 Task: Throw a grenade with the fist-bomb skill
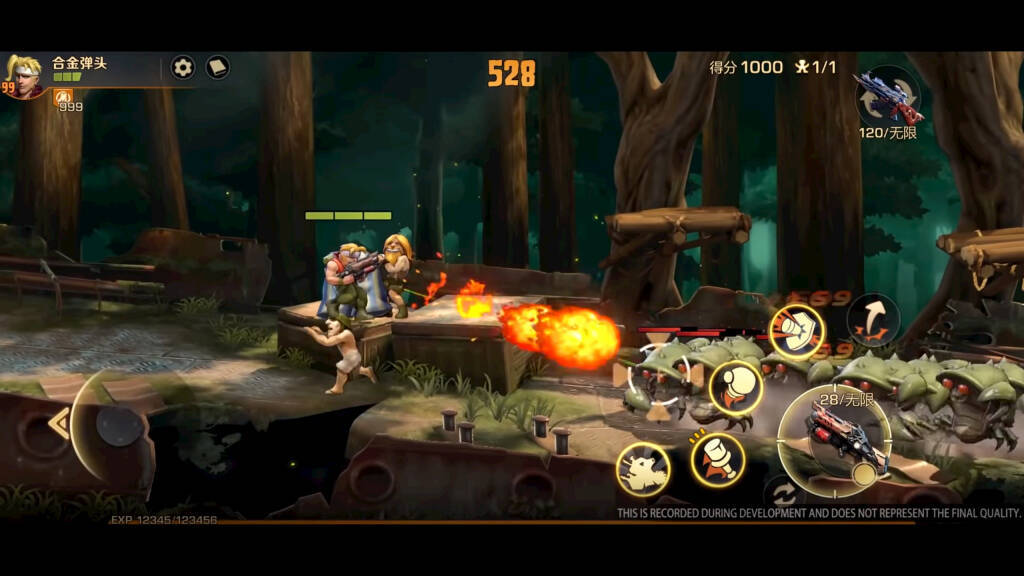coord(736,388)
